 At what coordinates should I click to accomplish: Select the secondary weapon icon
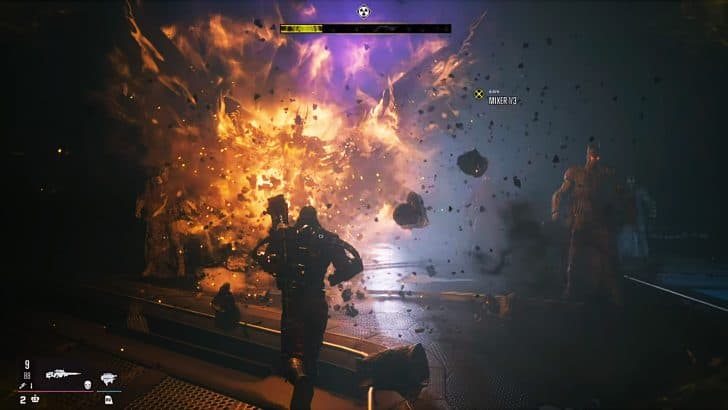[x=109, y=377]
